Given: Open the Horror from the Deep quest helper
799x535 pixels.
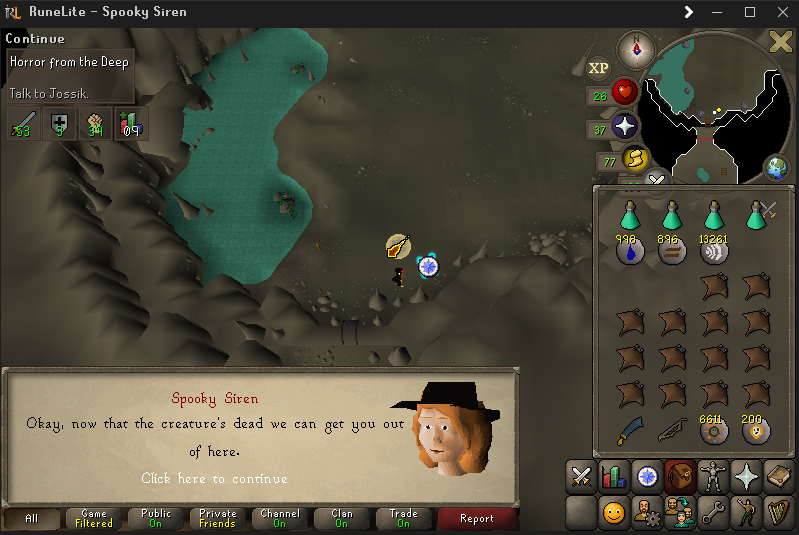Looking at the screenshot, I should coord(68,62).
